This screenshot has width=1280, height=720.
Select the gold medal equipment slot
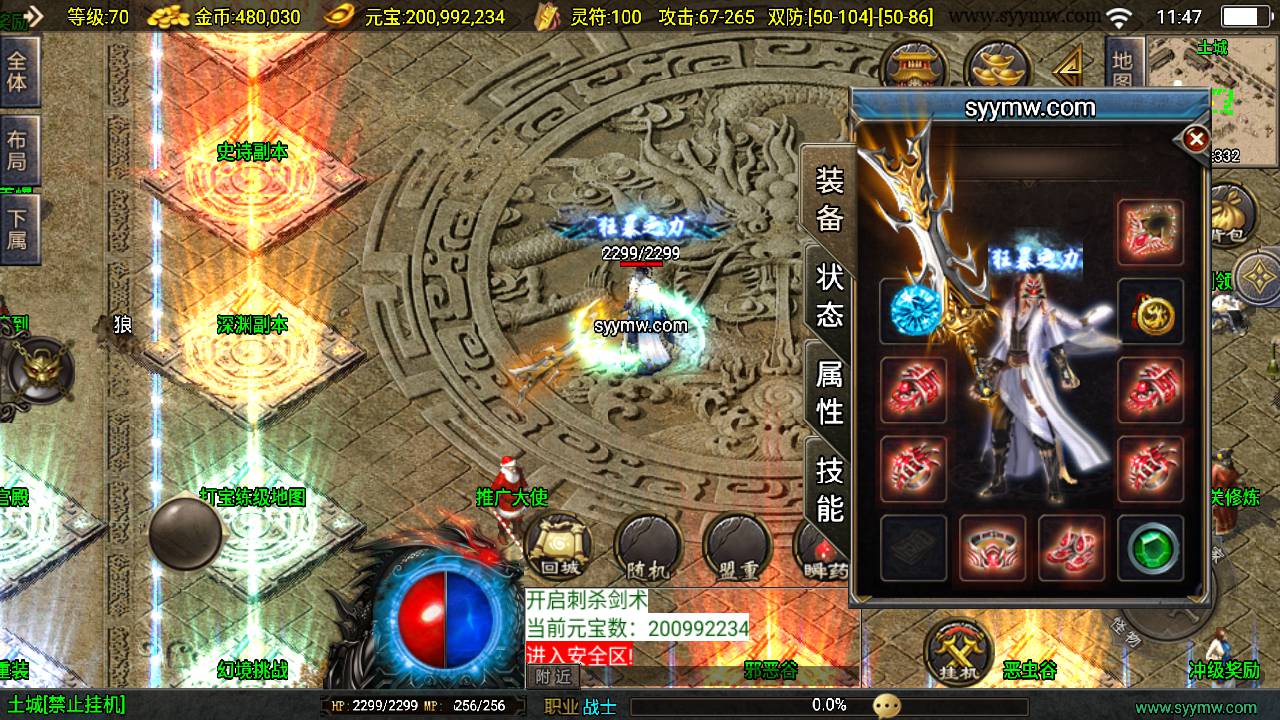(x=1150, y=311)
